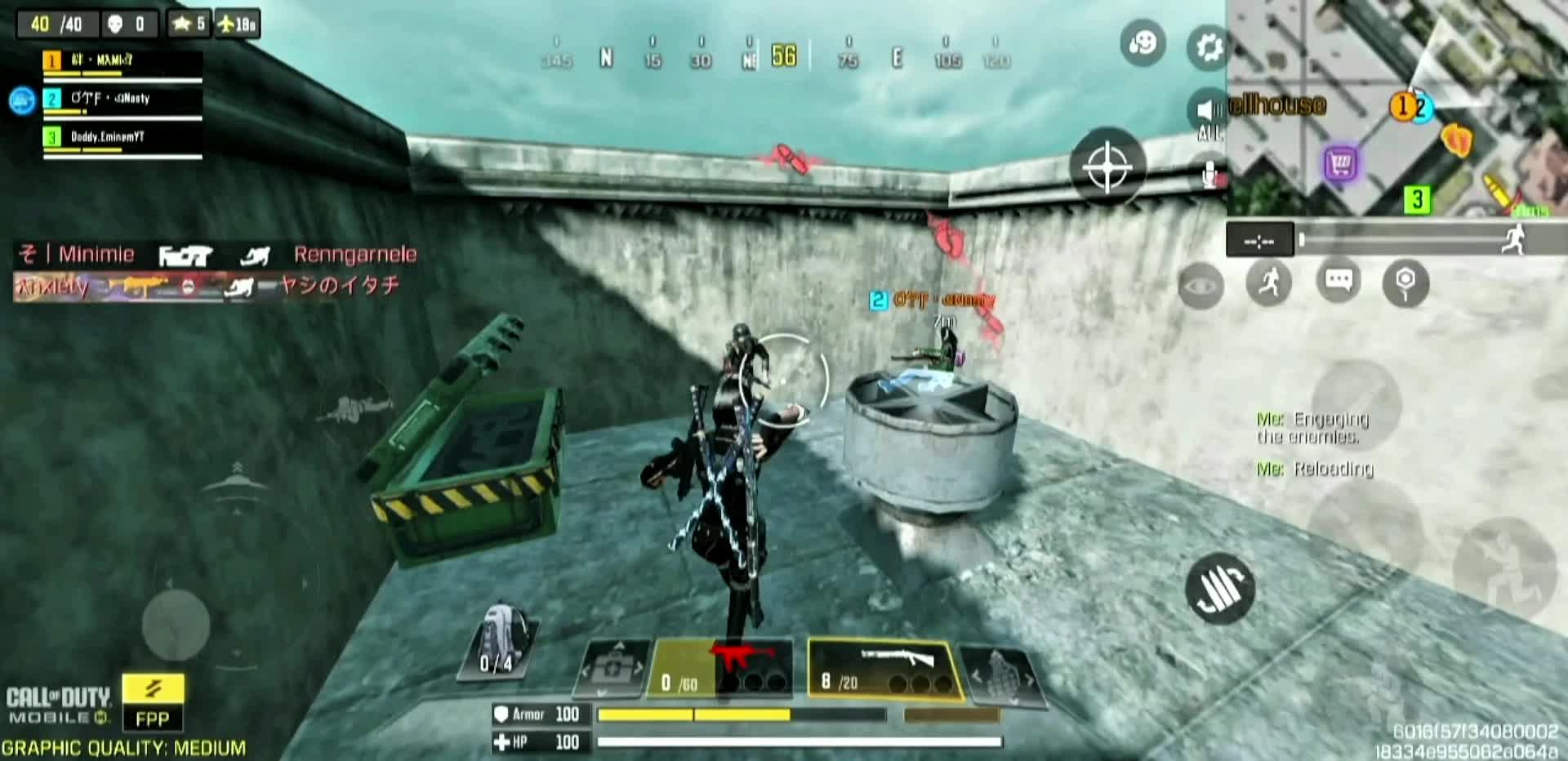This screenshot has width=1568, height=761.
Task: Toggle the auto-run sprint icon
Action: click(x=1268, y=283)
